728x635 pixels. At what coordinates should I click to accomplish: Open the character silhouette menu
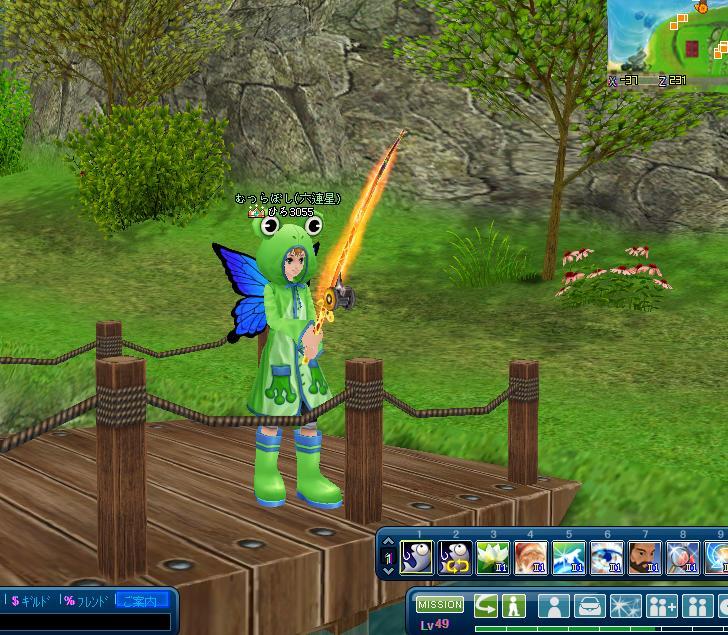tap(554, 606)
